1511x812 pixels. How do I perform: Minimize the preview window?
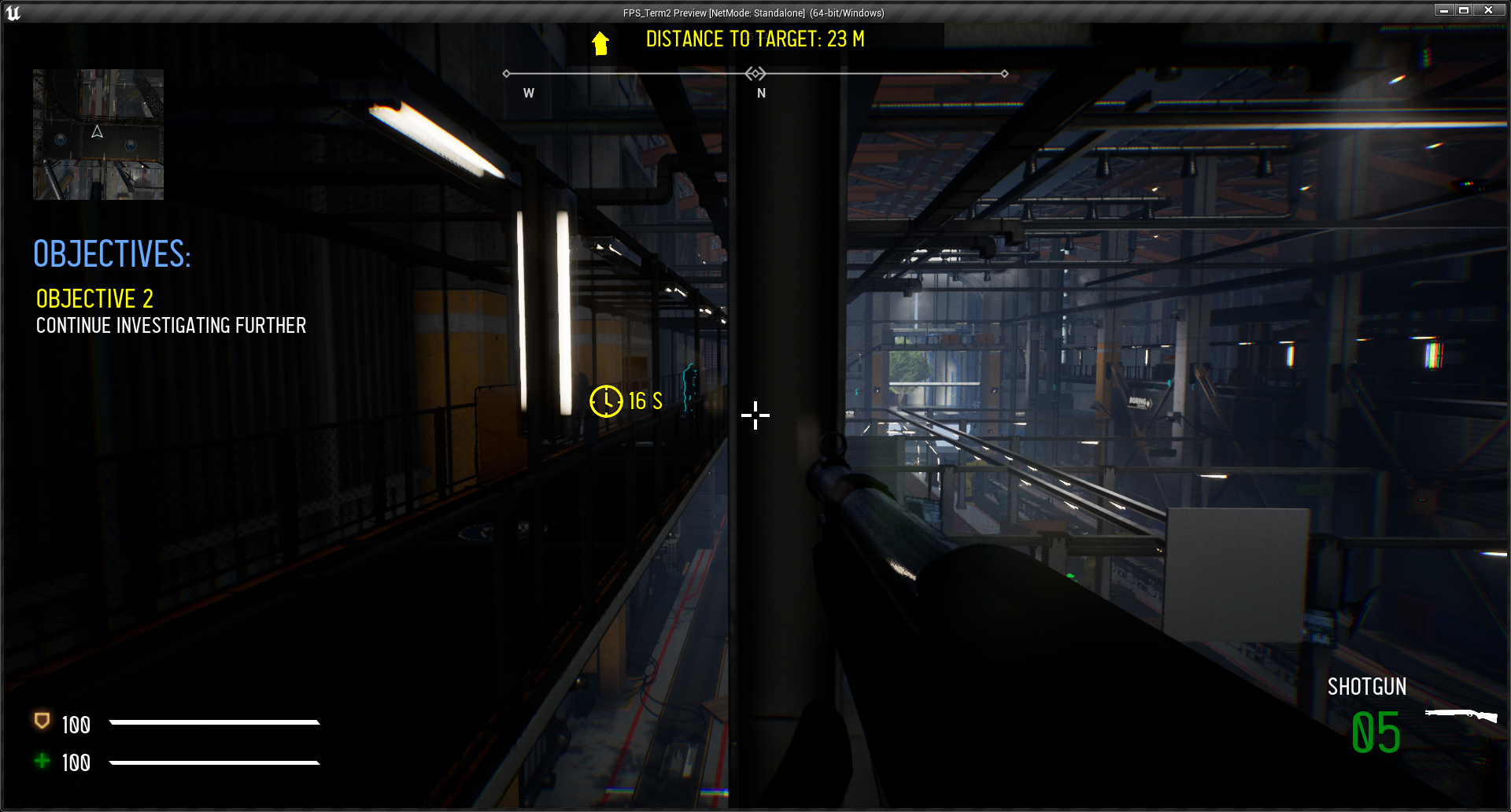coord(1443,10)
